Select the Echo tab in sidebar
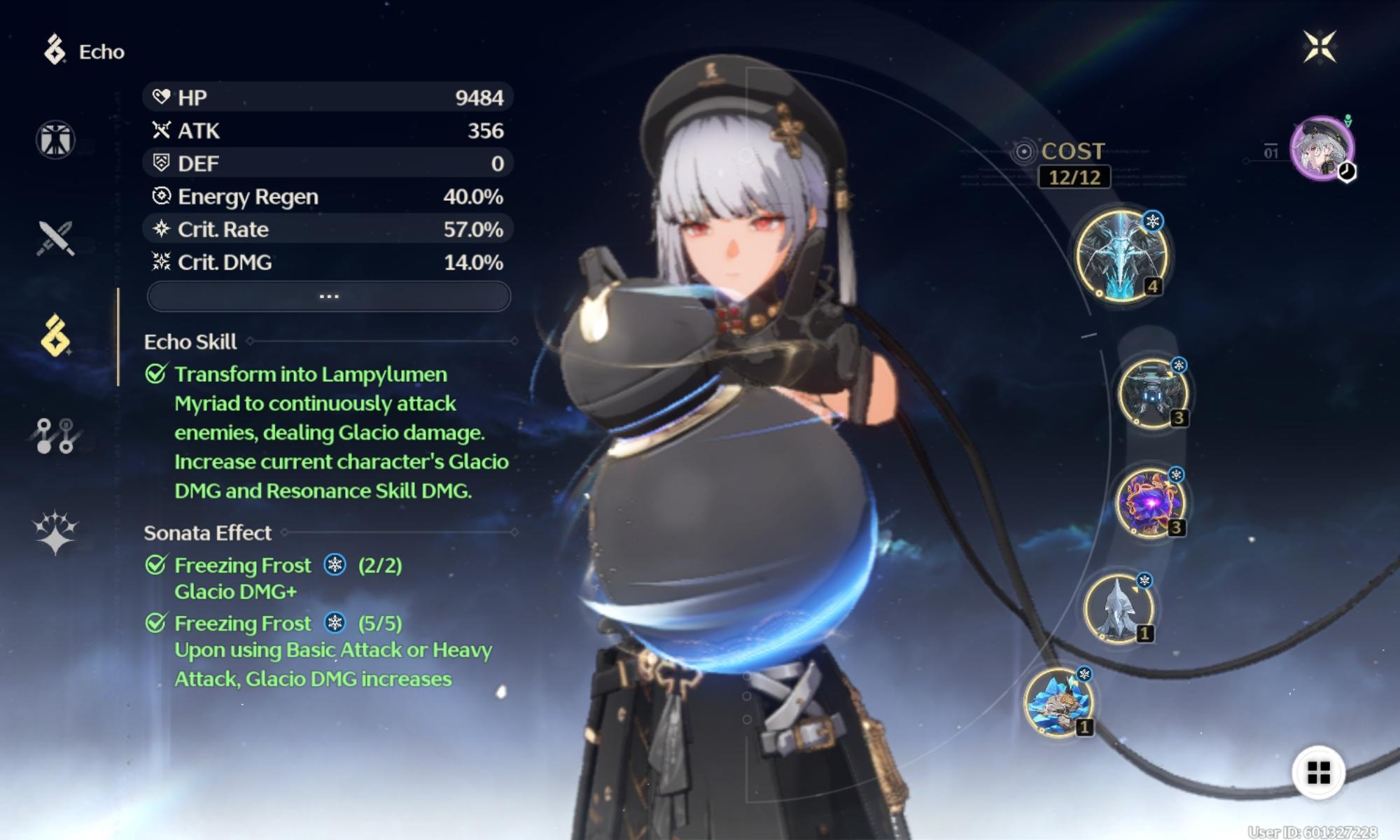 (x=55, y=336)
